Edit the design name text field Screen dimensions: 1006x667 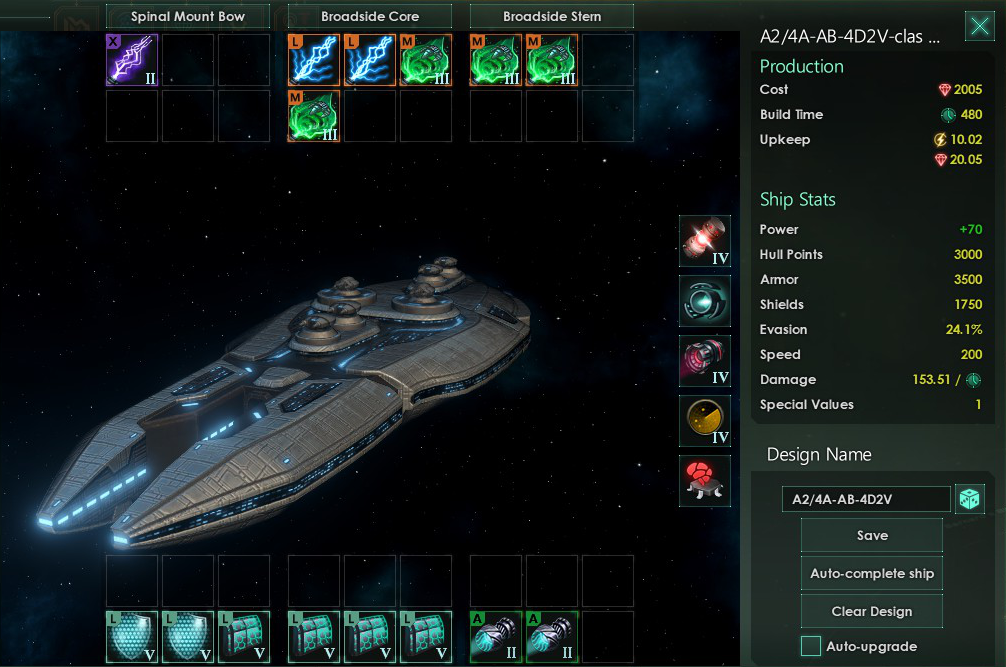(866, 499)
